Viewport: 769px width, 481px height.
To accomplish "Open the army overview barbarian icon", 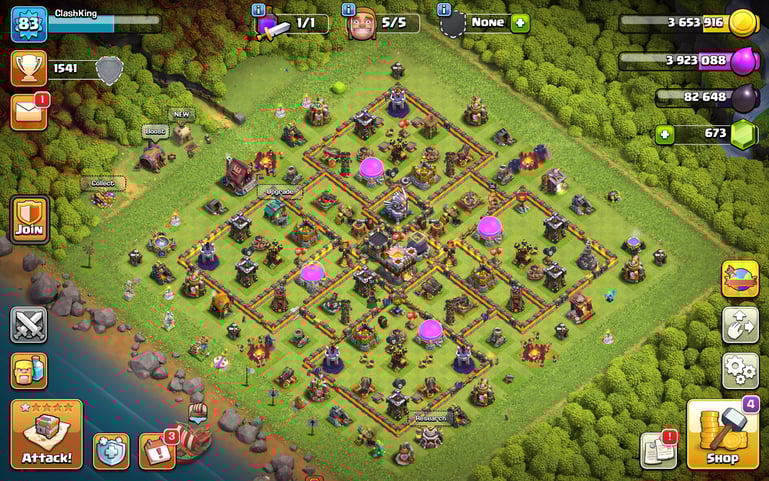I will pos(29,371).
